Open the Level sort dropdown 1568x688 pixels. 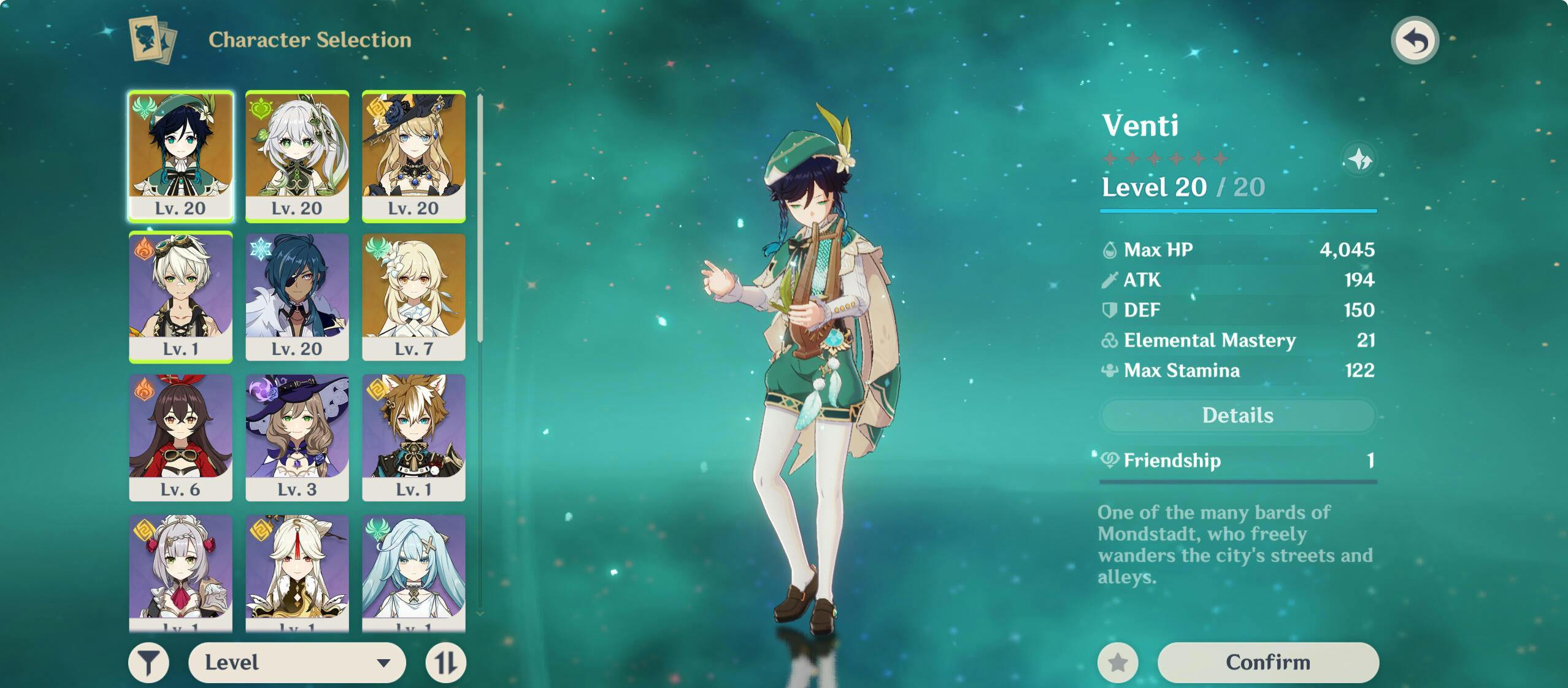[x=297, y=662]
